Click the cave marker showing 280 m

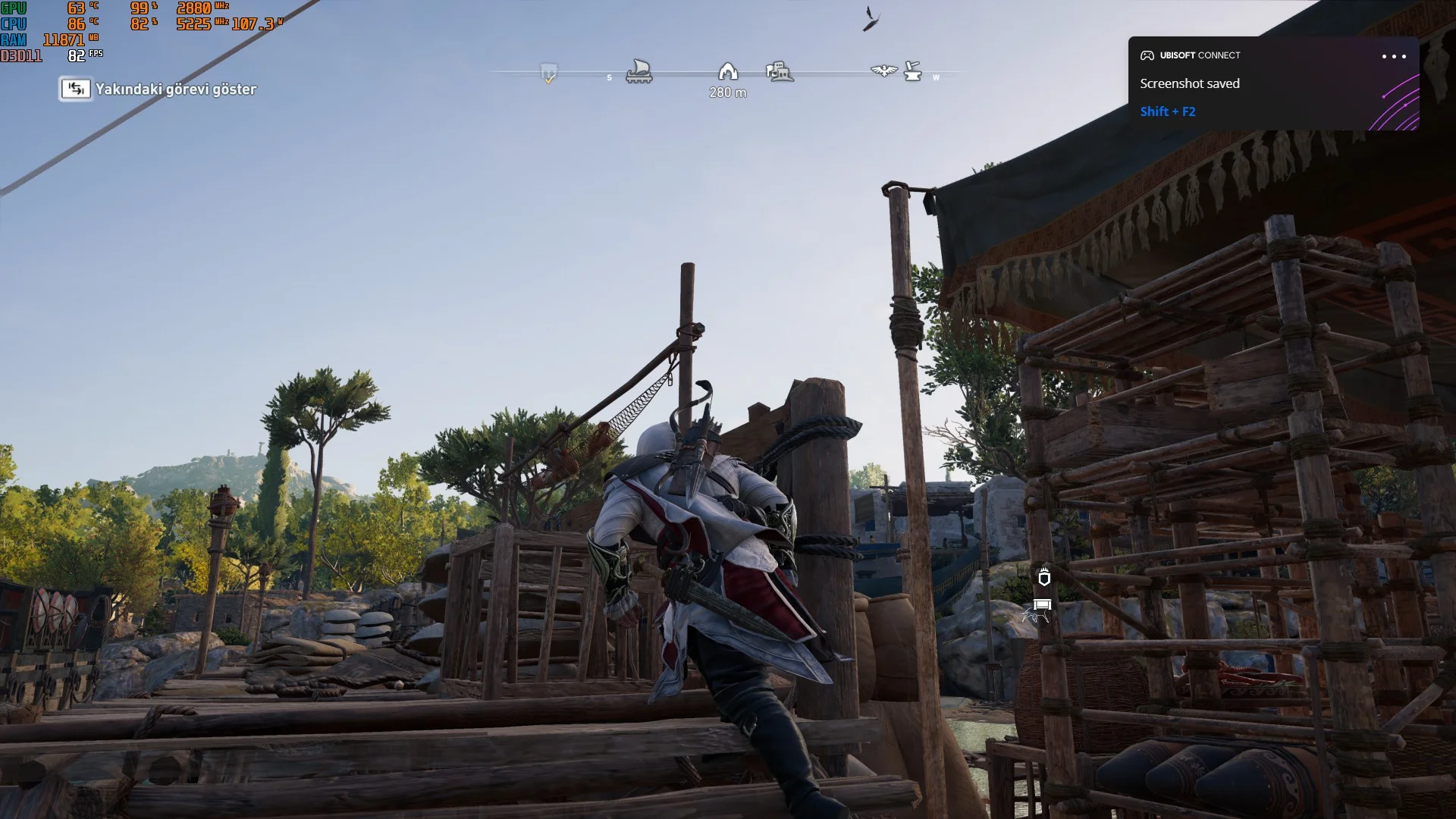click(727, 72)
